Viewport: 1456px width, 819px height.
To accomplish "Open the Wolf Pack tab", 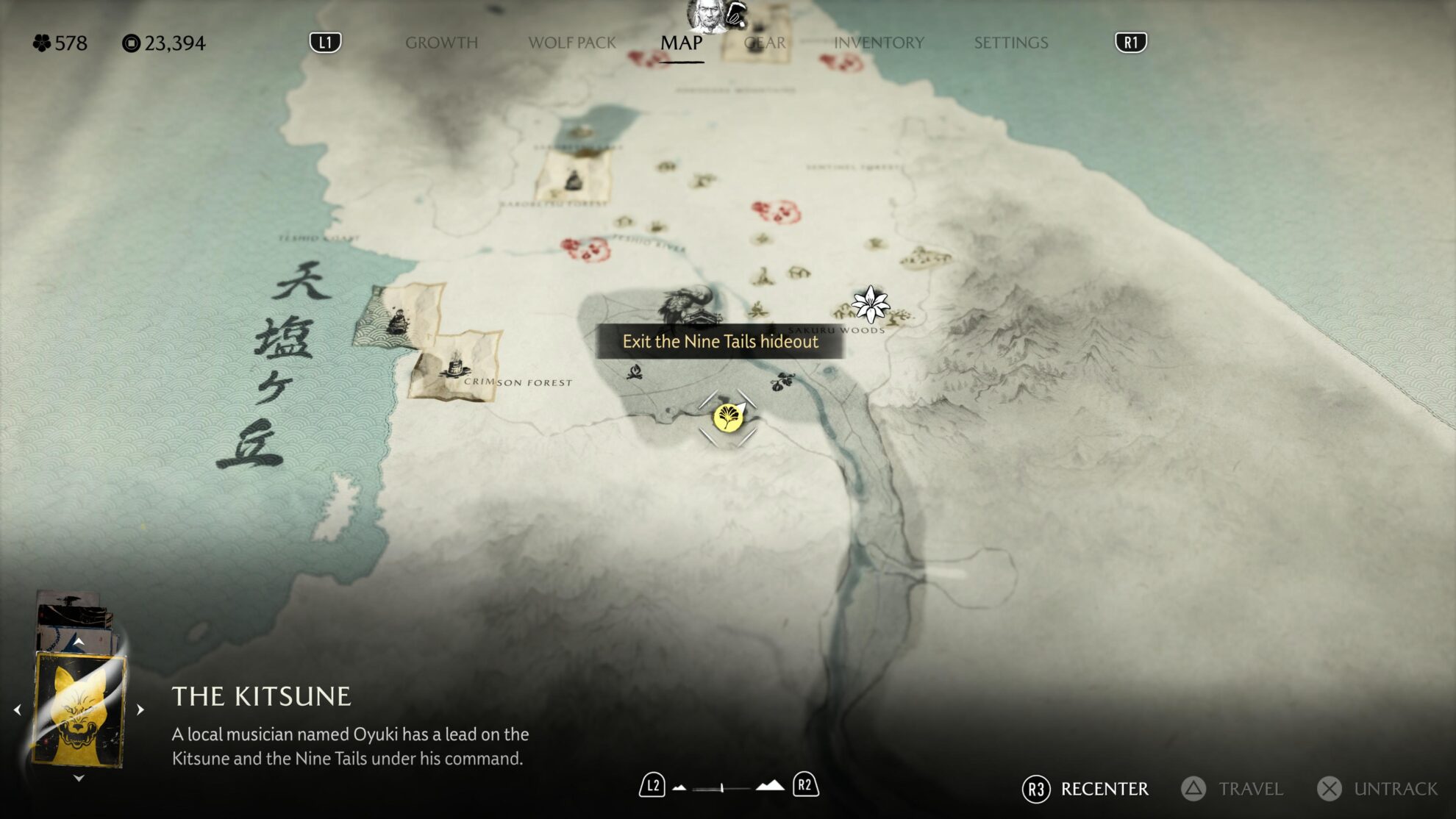I will (x=571, y=43).
